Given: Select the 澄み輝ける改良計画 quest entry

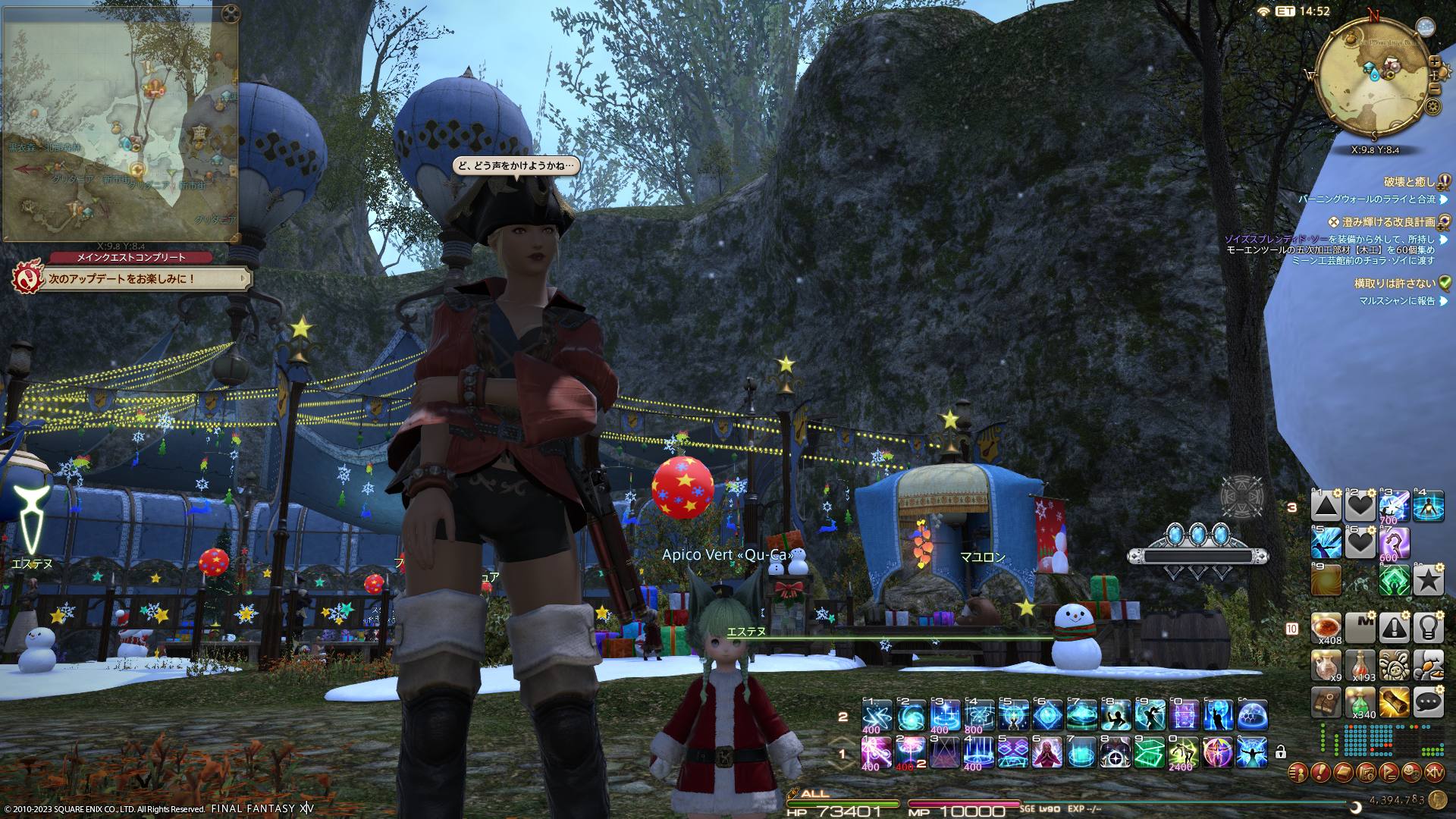Looking at the screenshot, I should click(1388, 222).
